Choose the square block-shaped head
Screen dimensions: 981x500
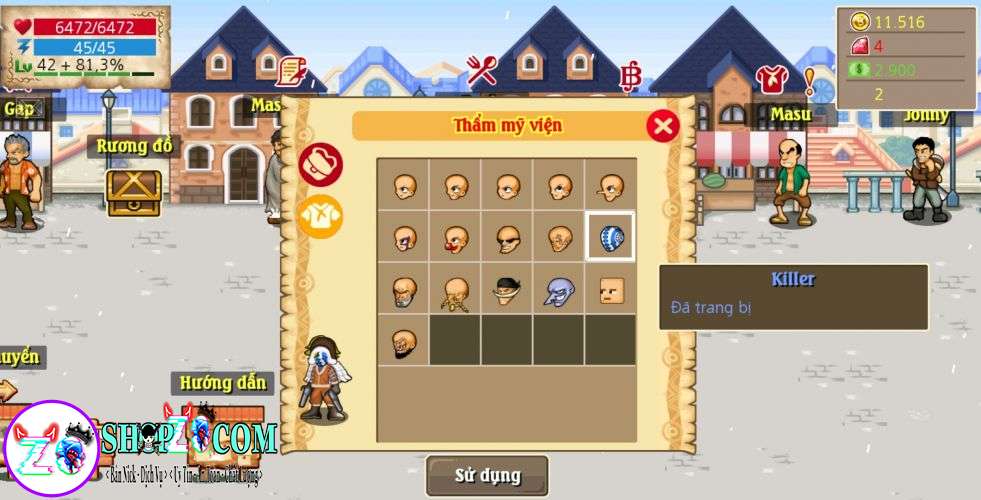tap(610, 289)
